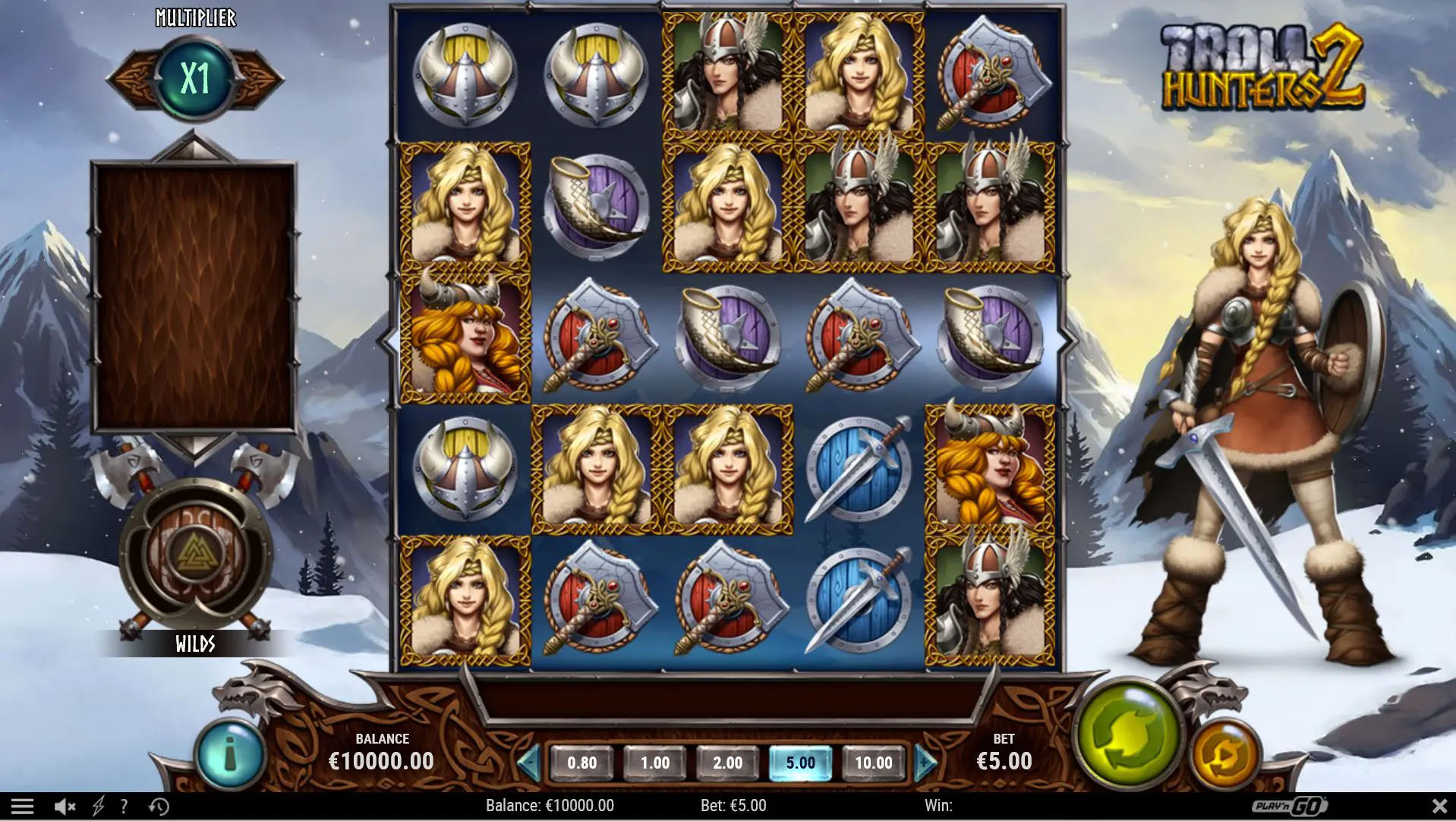Viewport: 1456px width, 821px height.
Task: Select the 5.00 bet amount
Action: [800, 763]
